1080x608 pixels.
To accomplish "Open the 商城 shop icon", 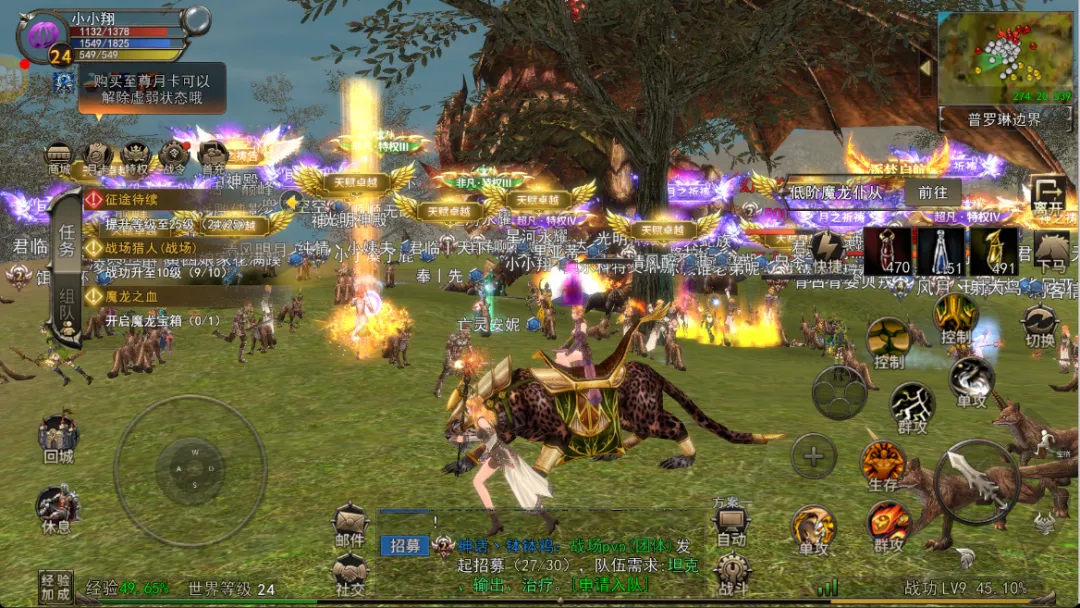I will (x=59, y=157).
